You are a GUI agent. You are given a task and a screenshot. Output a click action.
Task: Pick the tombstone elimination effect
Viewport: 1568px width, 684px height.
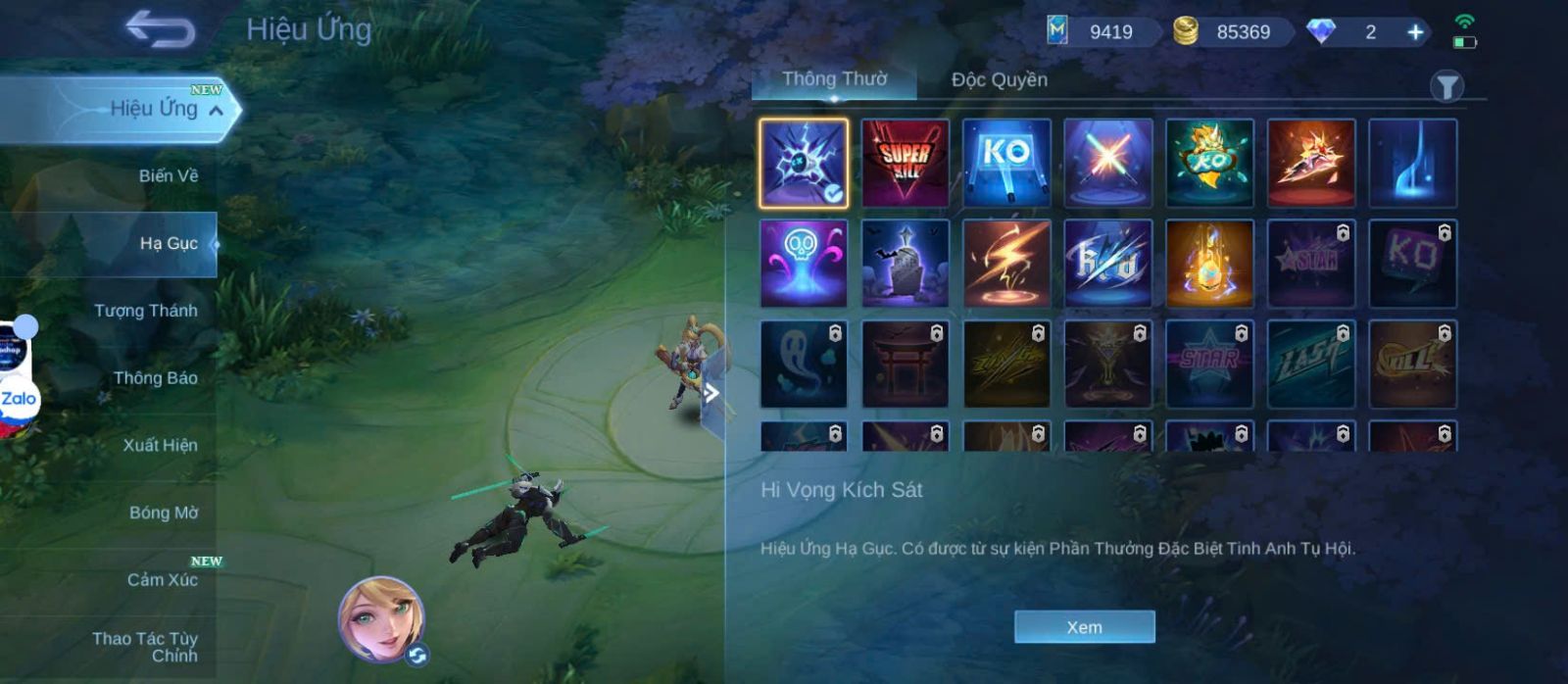click(905, 264)
